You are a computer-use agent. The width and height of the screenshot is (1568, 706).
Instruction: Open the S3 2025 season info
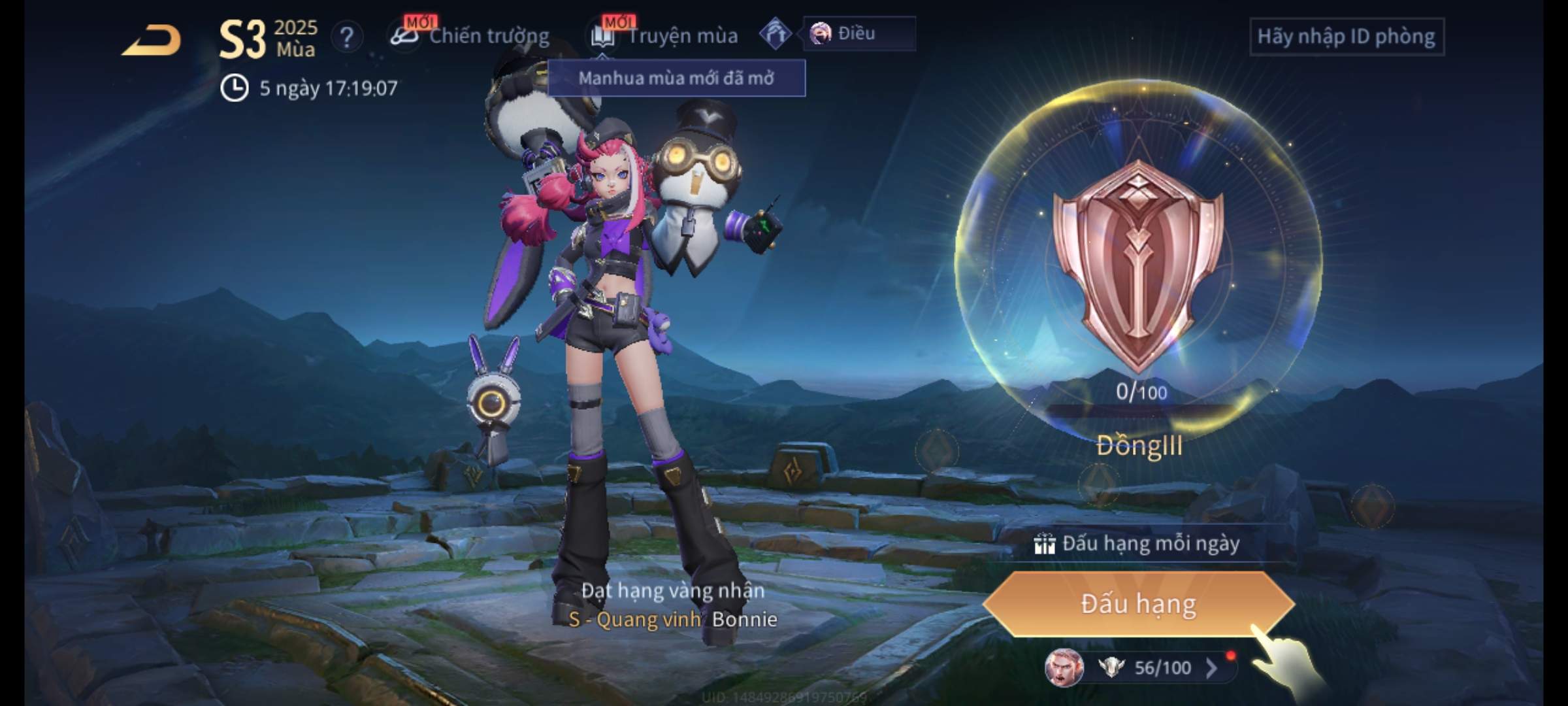pos(268,39)
